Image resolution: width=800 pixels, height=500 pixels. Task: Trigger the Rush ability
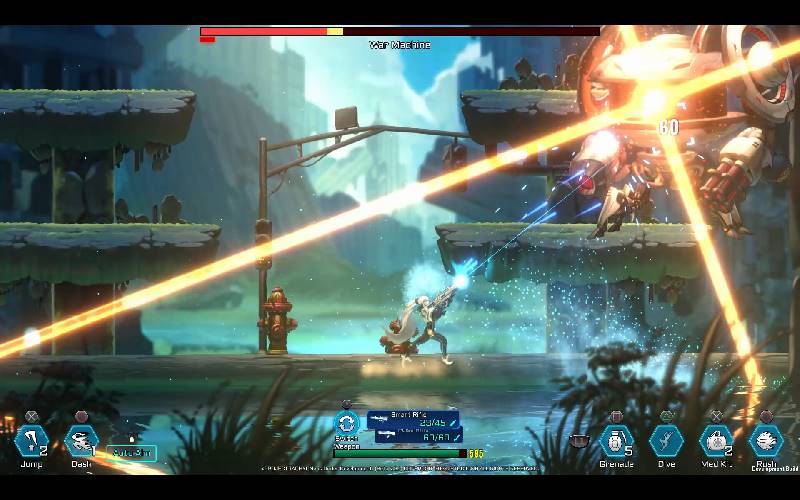766,440
